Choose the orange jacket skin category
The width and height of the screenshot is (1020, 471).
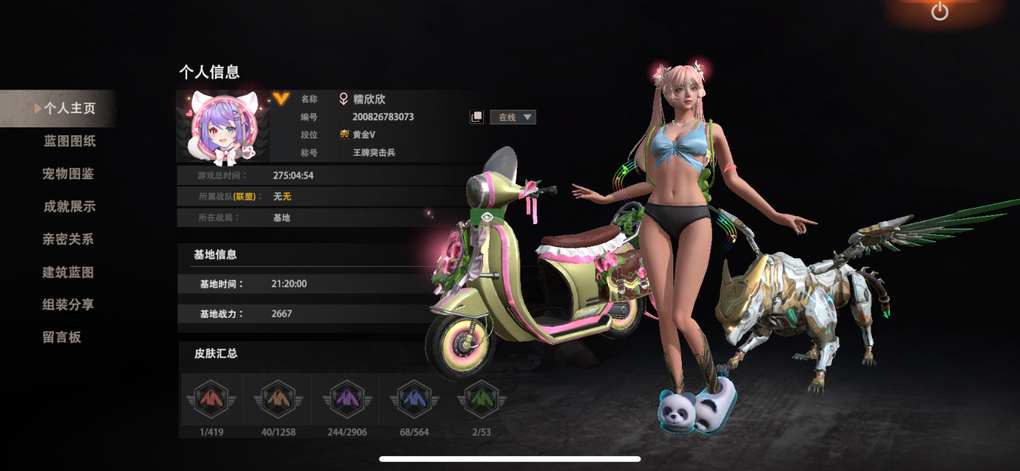275,399
